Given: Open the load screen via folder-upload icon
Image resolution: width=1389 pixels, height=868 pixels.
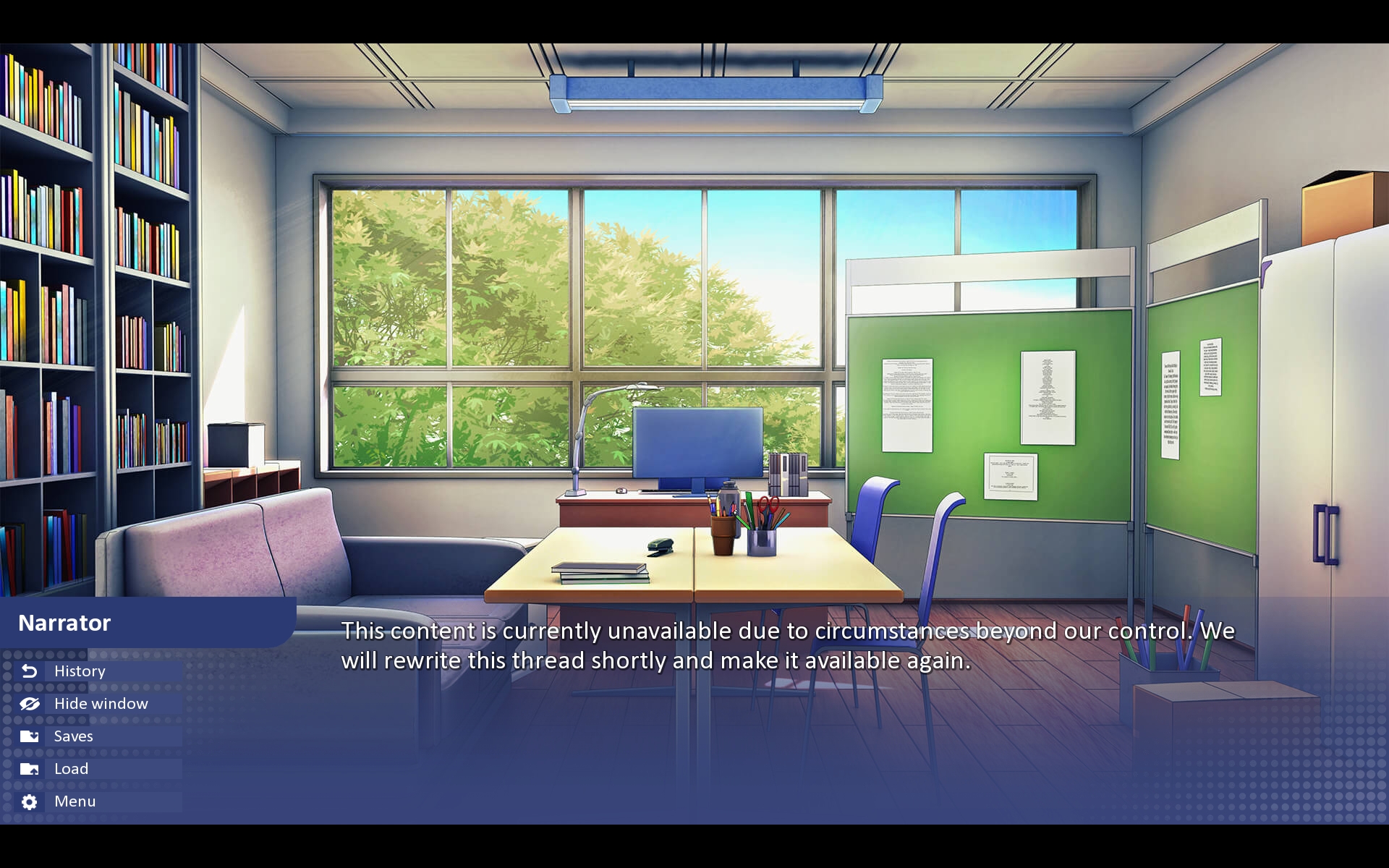Looking at the screenshot, I should click(29, 769).
